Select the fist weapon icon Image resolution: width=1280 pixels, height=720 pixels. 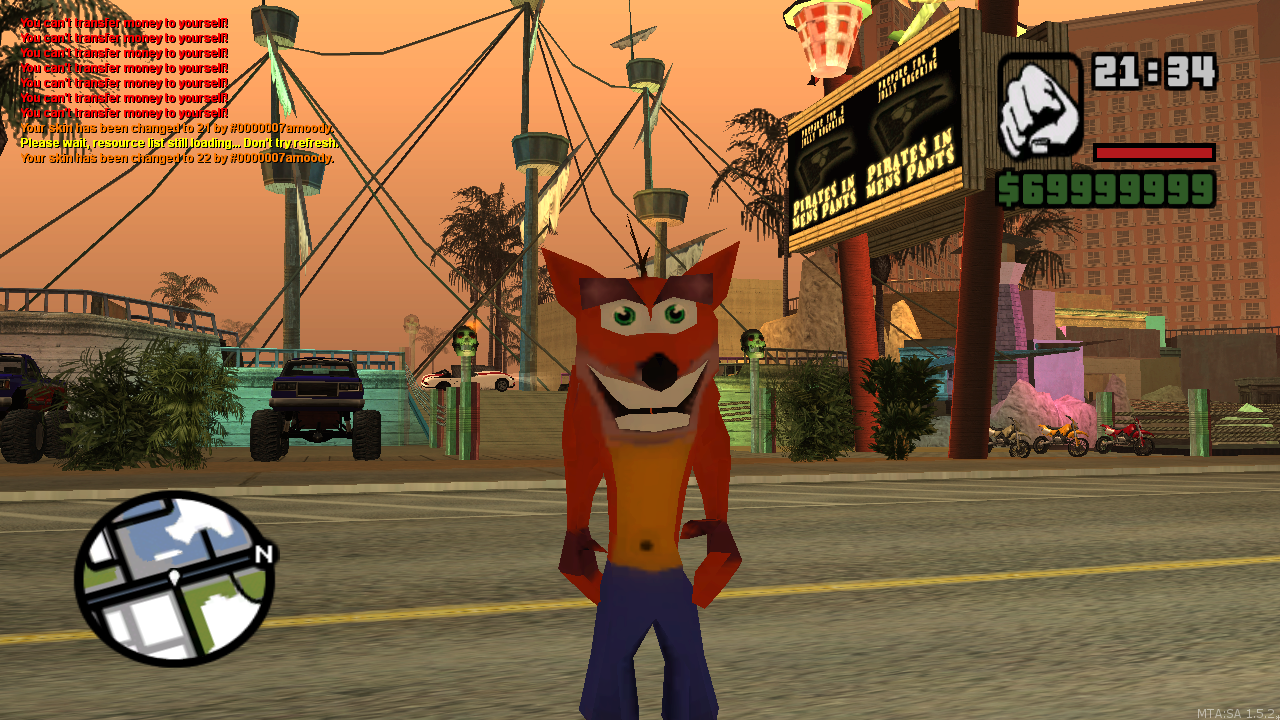pos(1040,106)
